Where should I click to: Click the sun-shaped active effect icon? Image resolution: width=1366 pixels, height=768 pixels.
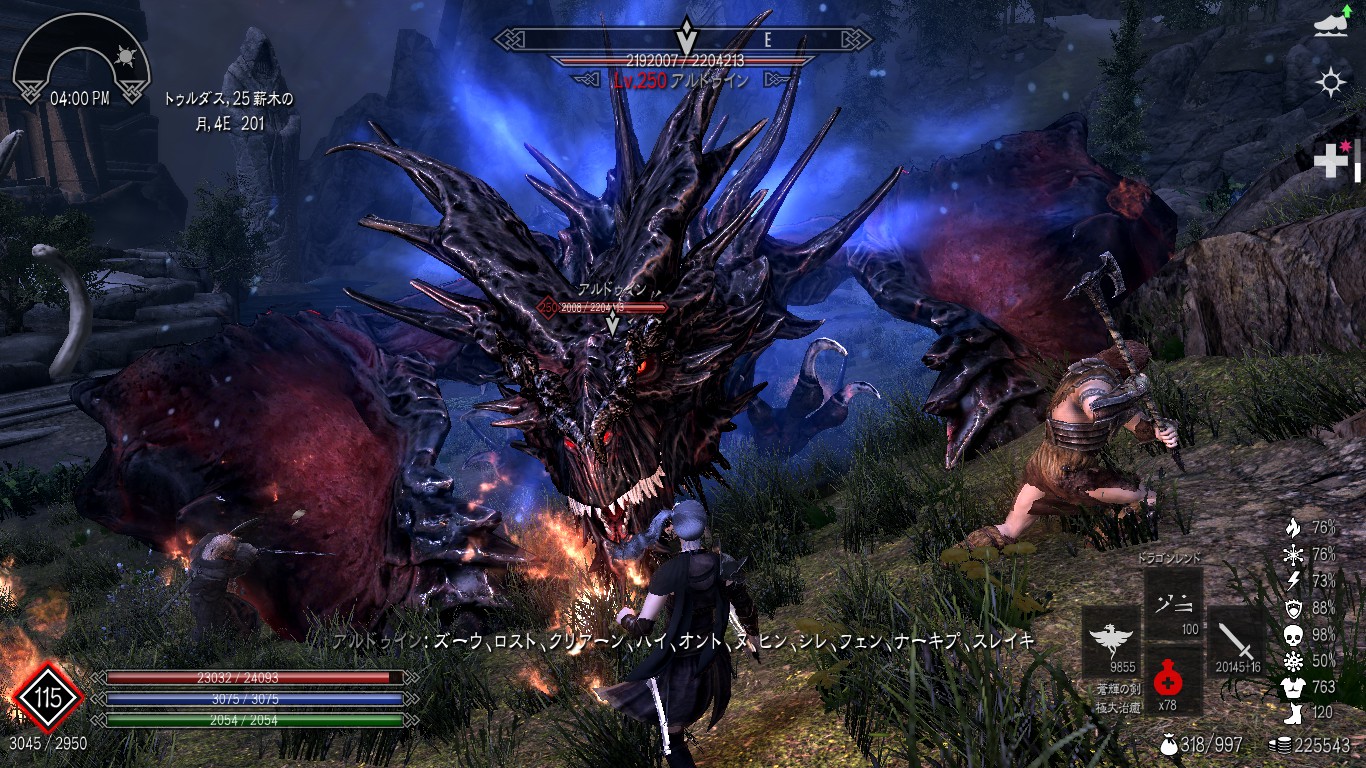coord(1331,82)
